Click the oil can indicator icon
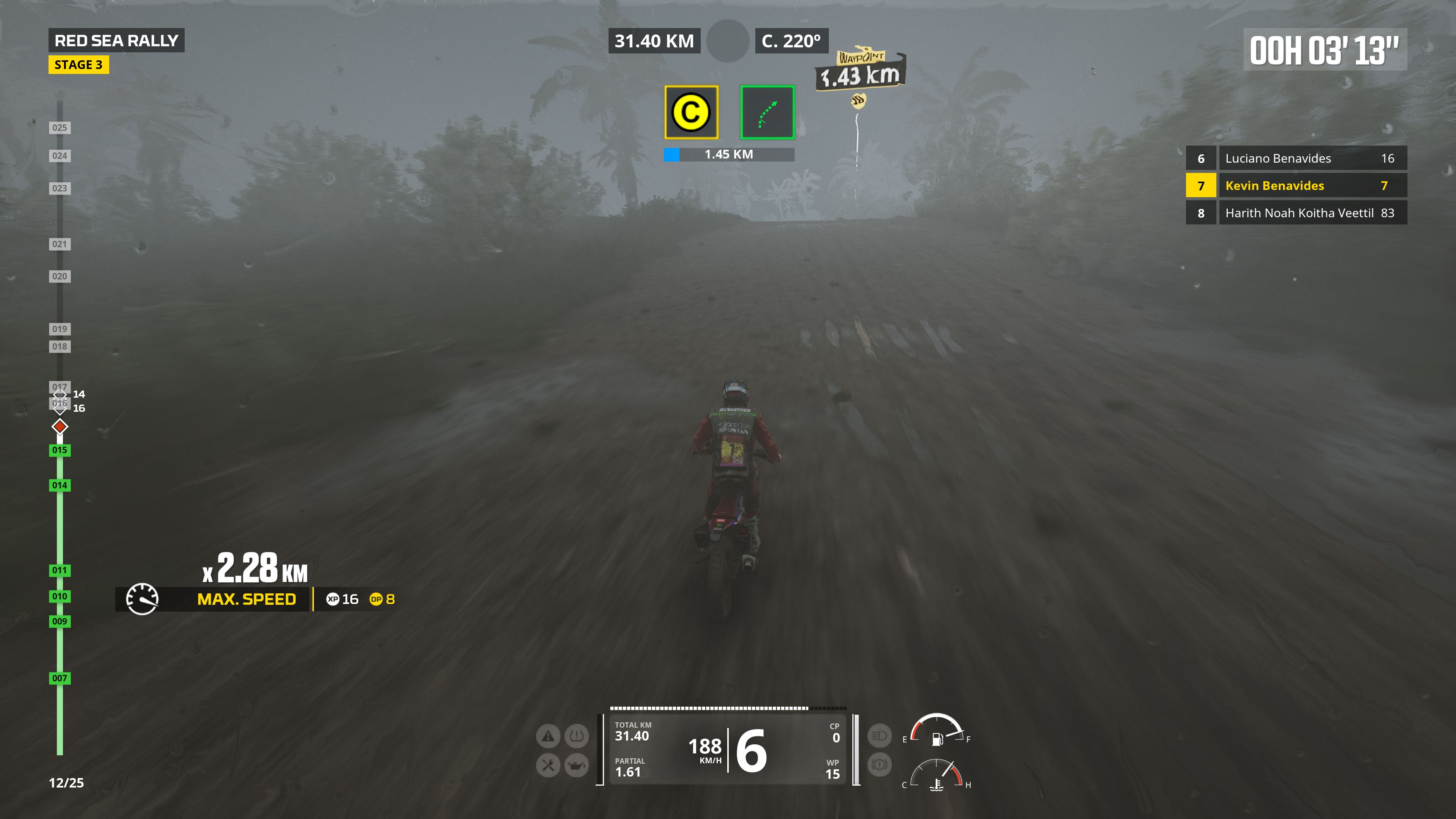The width and height of the screenshot is (1456, 819). tap(576, 765)
